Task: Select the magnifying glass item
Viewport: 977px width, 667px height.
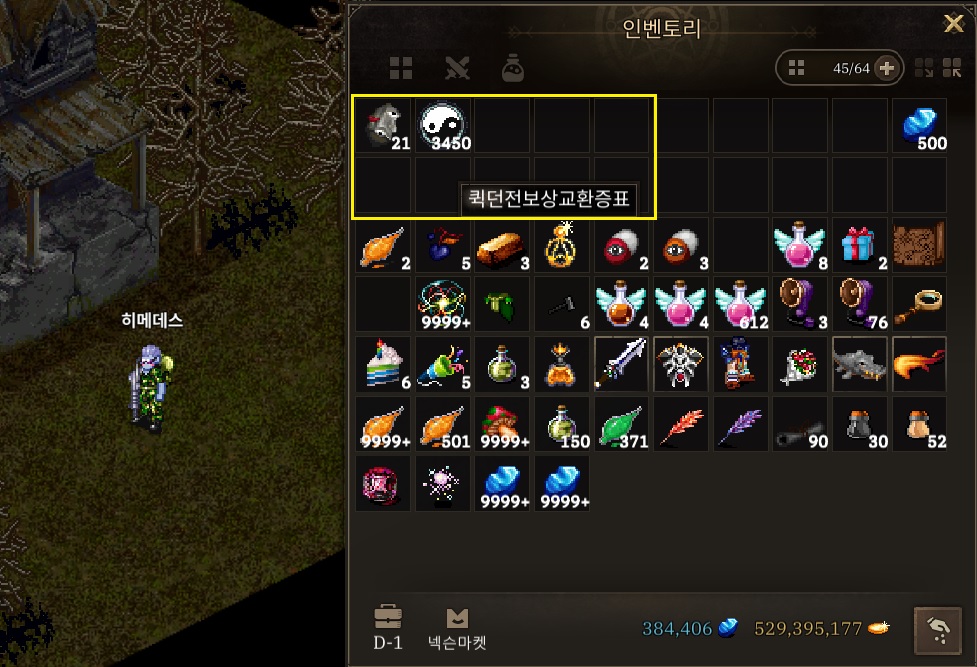Action: tap(919, 304)
